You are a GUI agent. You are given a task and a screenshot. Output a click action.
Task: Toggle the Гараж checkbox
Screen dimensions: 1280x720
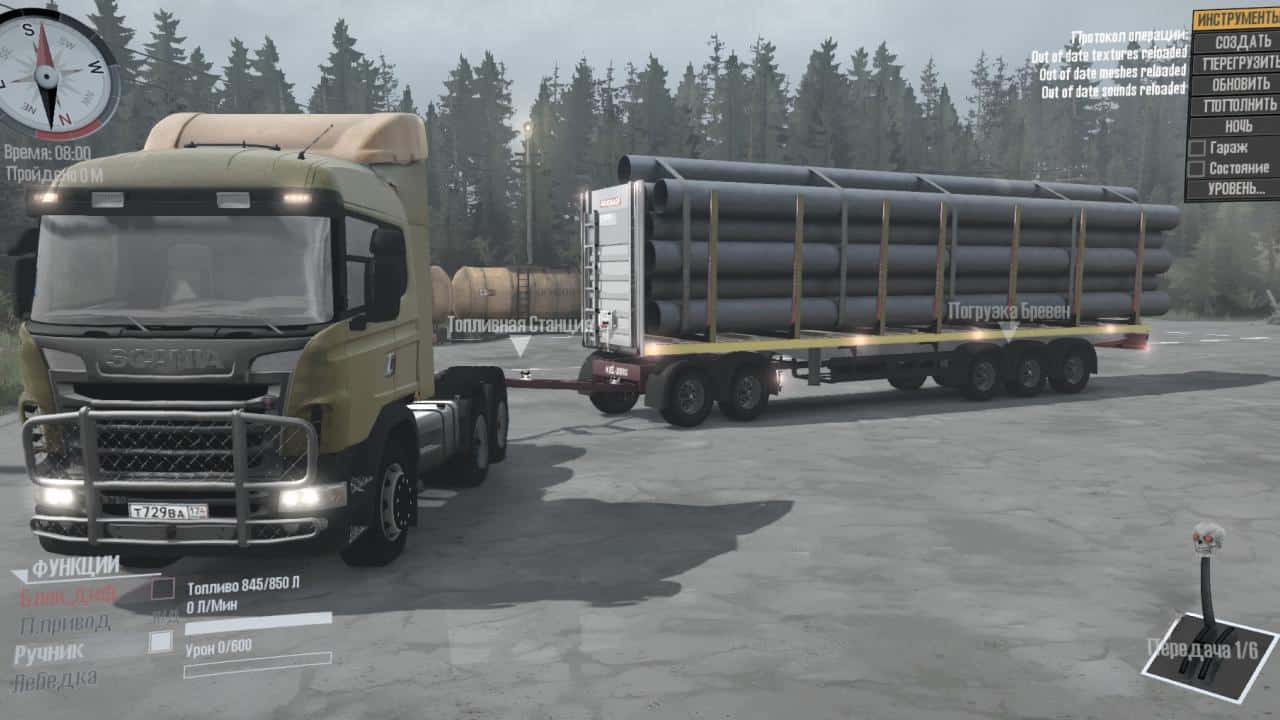pos(1197,147)
